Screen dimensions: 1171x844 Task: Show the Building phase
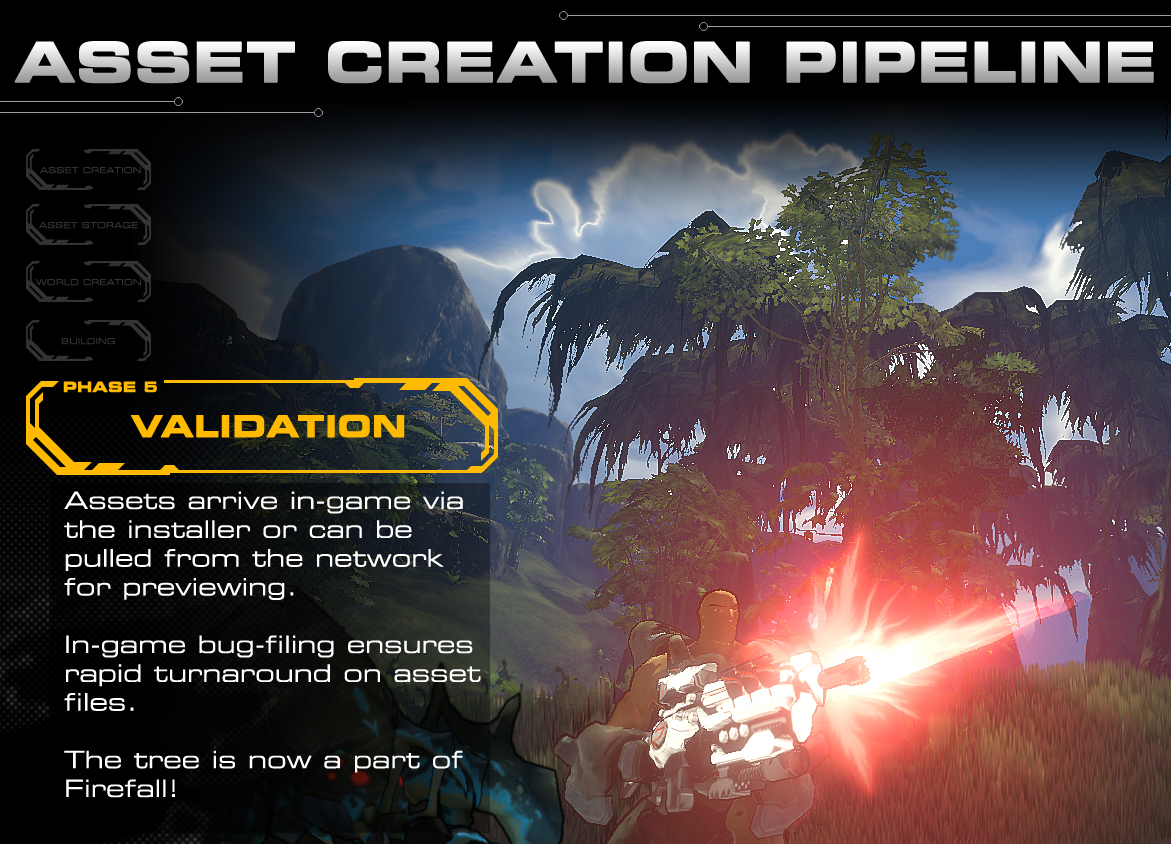[x=89, y=341]
